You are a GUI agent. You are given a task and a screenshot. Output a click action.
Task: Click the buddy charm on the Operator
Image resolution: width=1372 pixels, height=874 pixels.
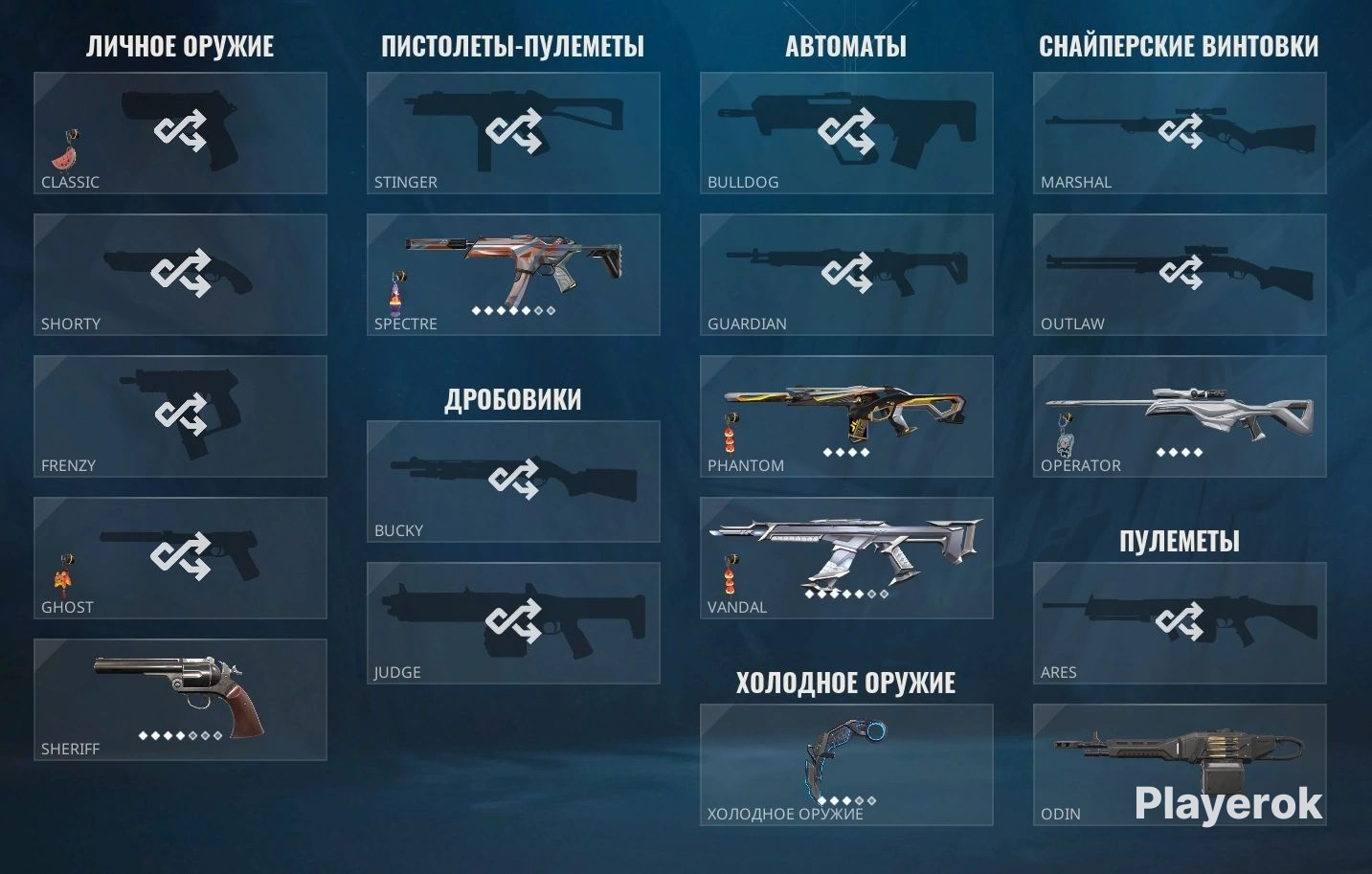(1066, 442)
